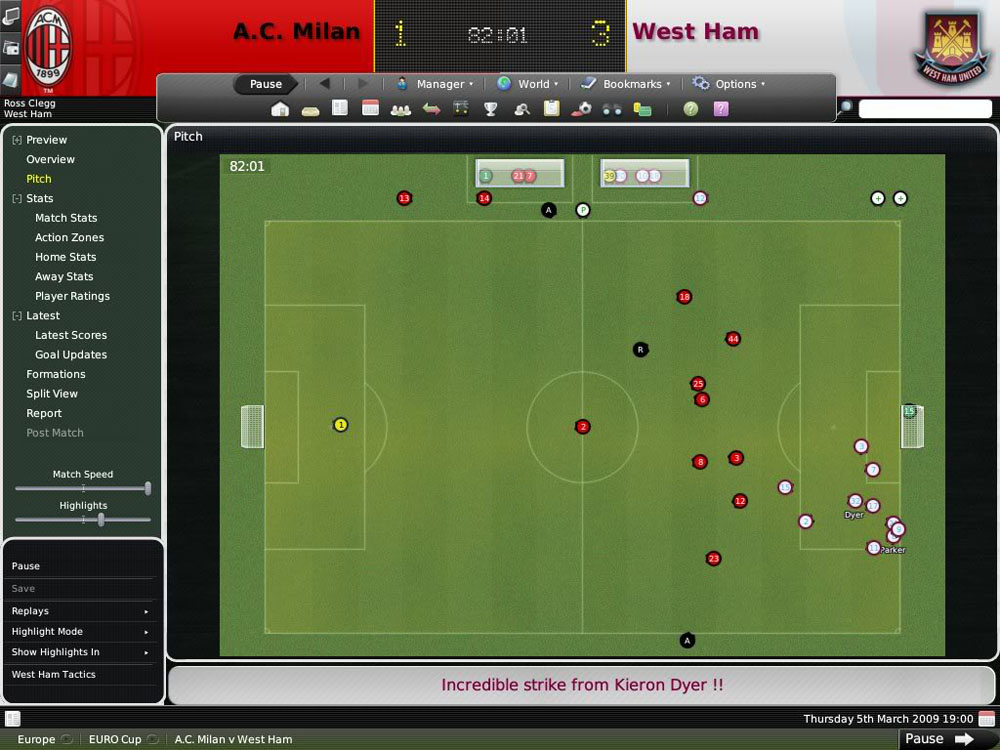The height and width of the screenshot is (750, 1000).
Task: Show the match Overview
Action: (x=50, y=160)
